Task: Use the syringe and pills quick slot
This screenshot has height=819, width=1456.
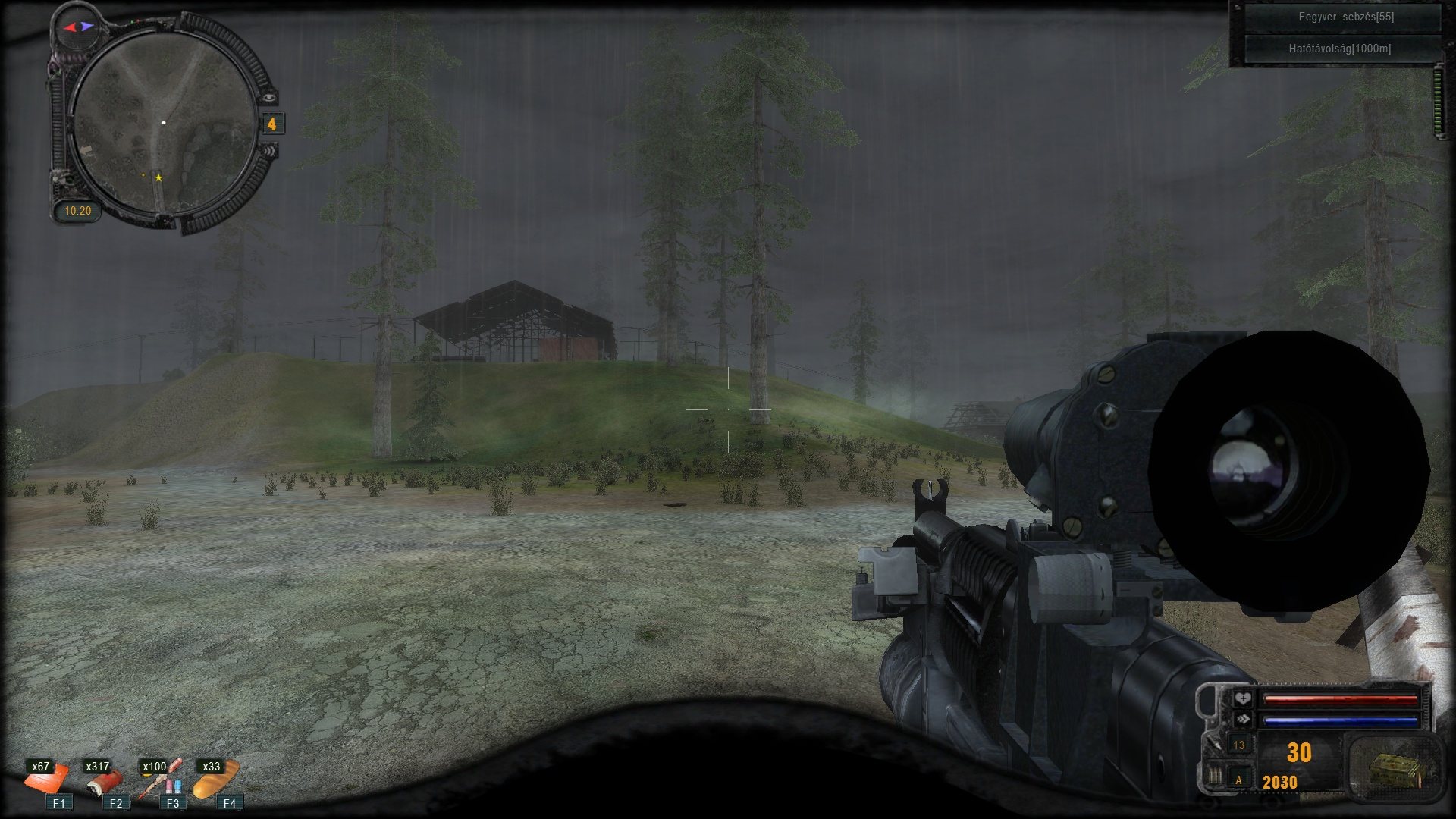Action: click(x=162, y=780)
